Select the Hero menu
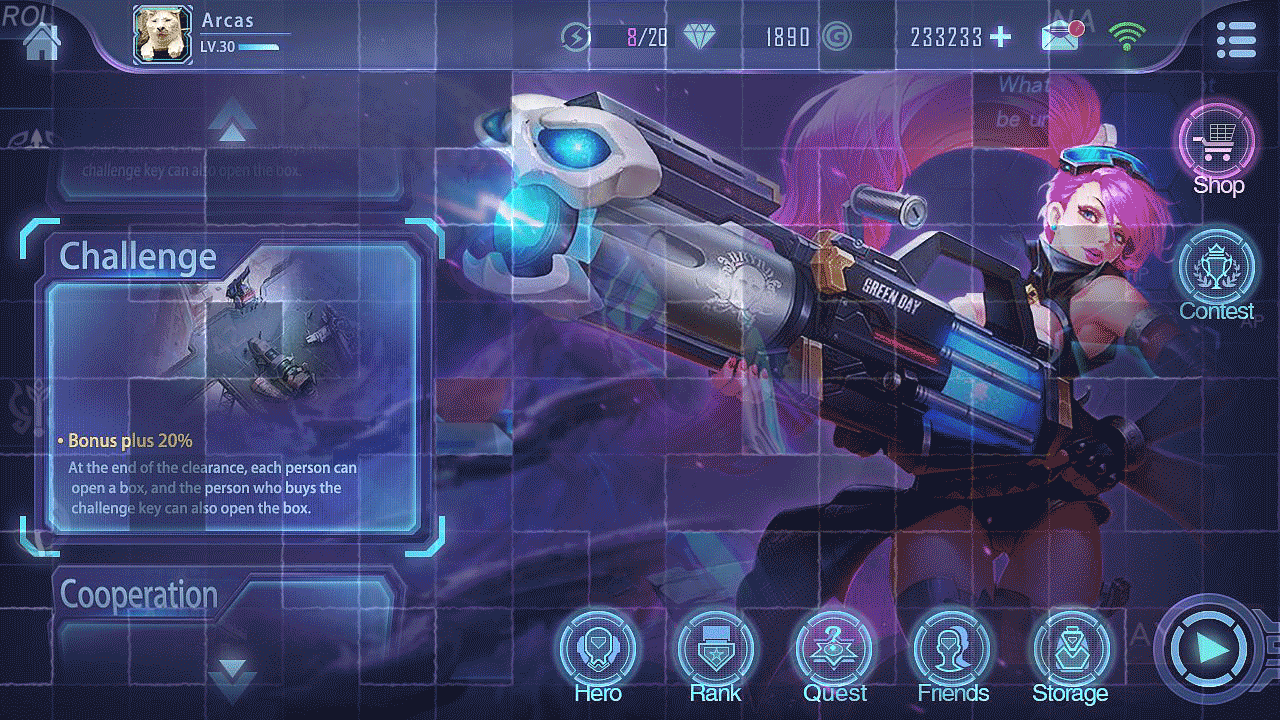This screenshot has width=1280, height=720. point(597,650)
